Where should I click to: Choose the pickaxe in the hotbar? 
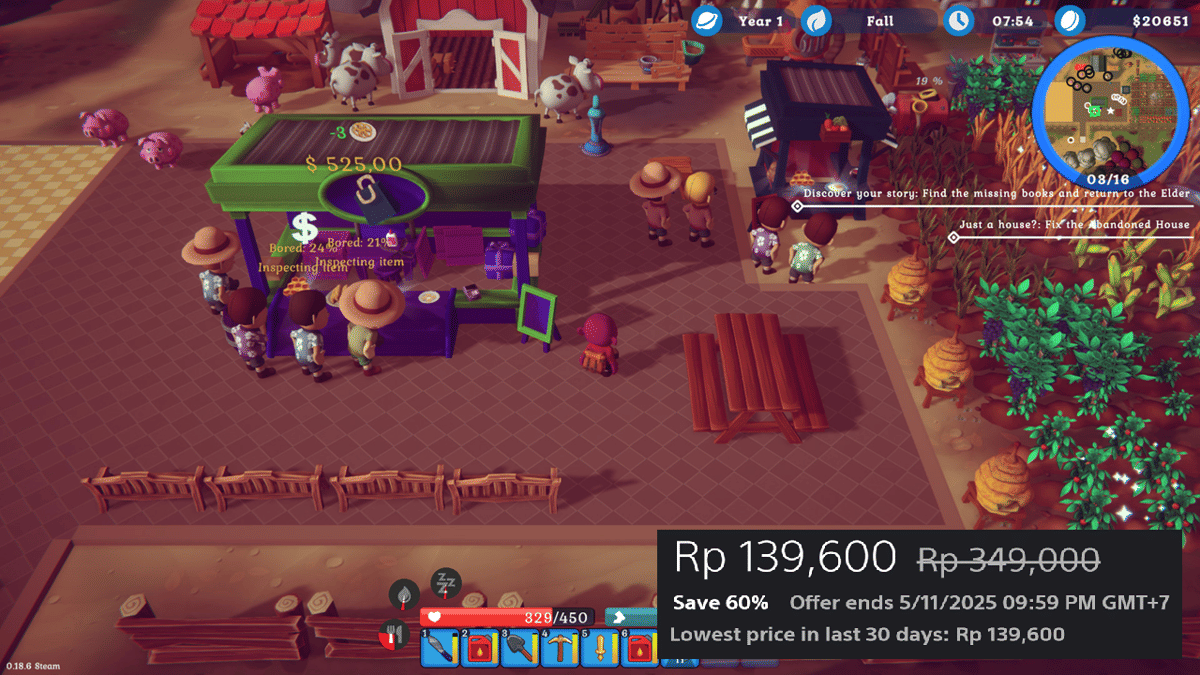tap(560, 649)
